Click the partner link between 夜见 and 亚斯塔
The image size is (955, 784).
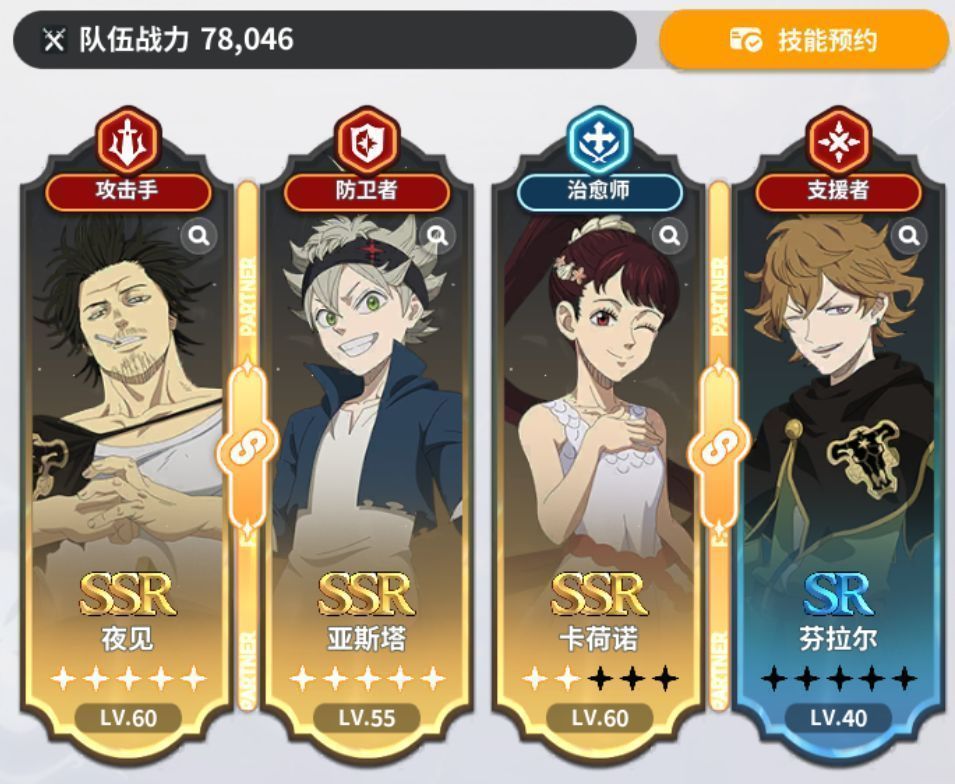246,451
